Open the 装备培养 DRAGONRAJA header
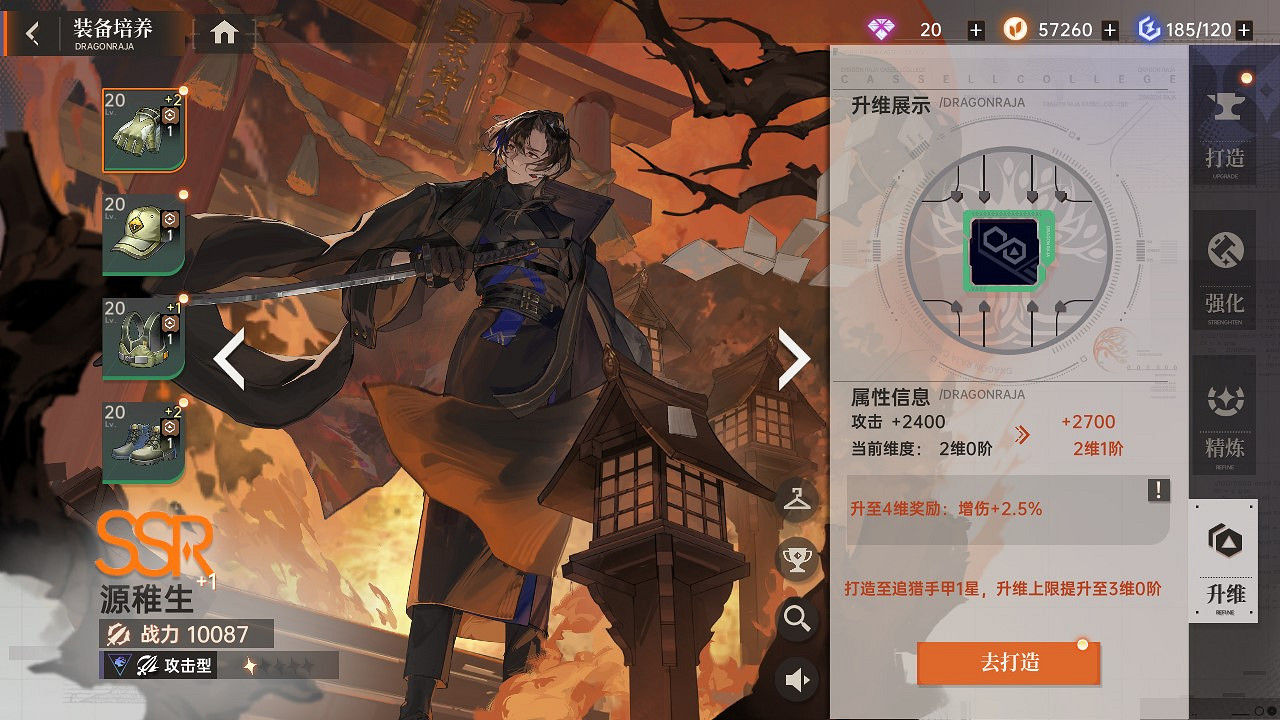This screenshot has width=1280, height=720. (112, 30)
